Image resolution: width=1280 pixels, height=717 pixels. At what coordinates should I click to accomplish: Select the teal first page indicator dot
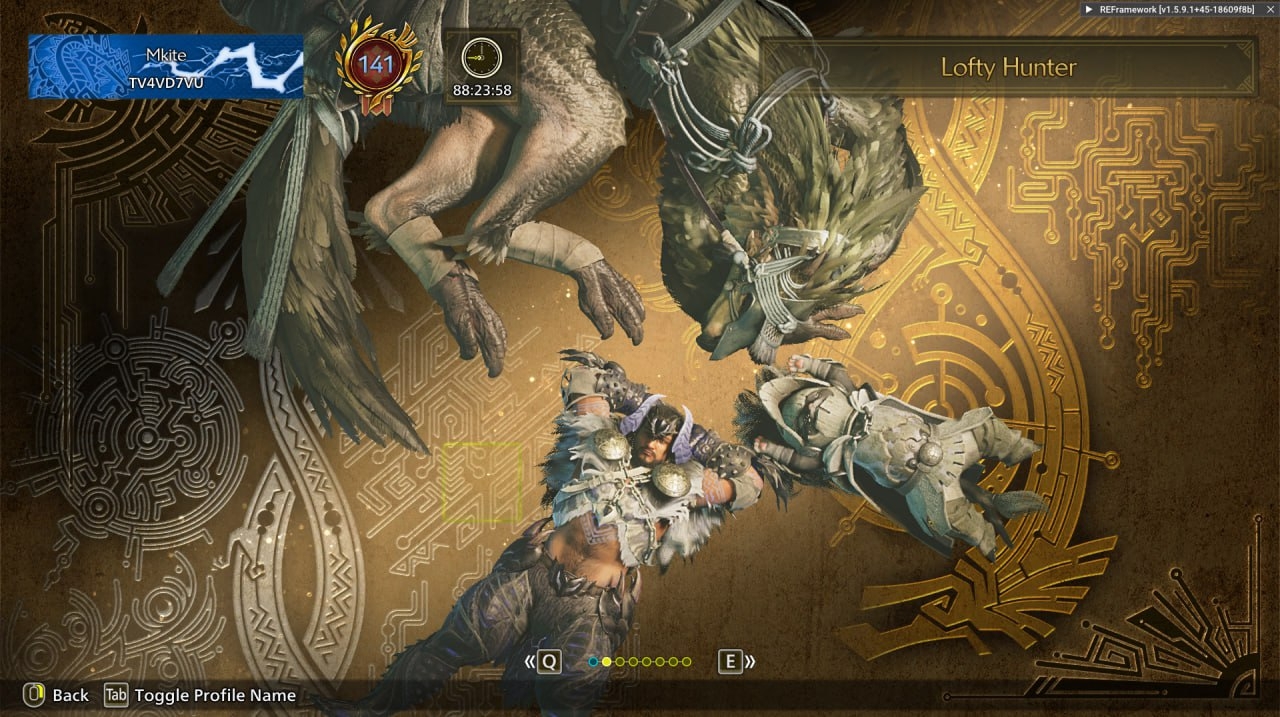[x=593, y=662]
